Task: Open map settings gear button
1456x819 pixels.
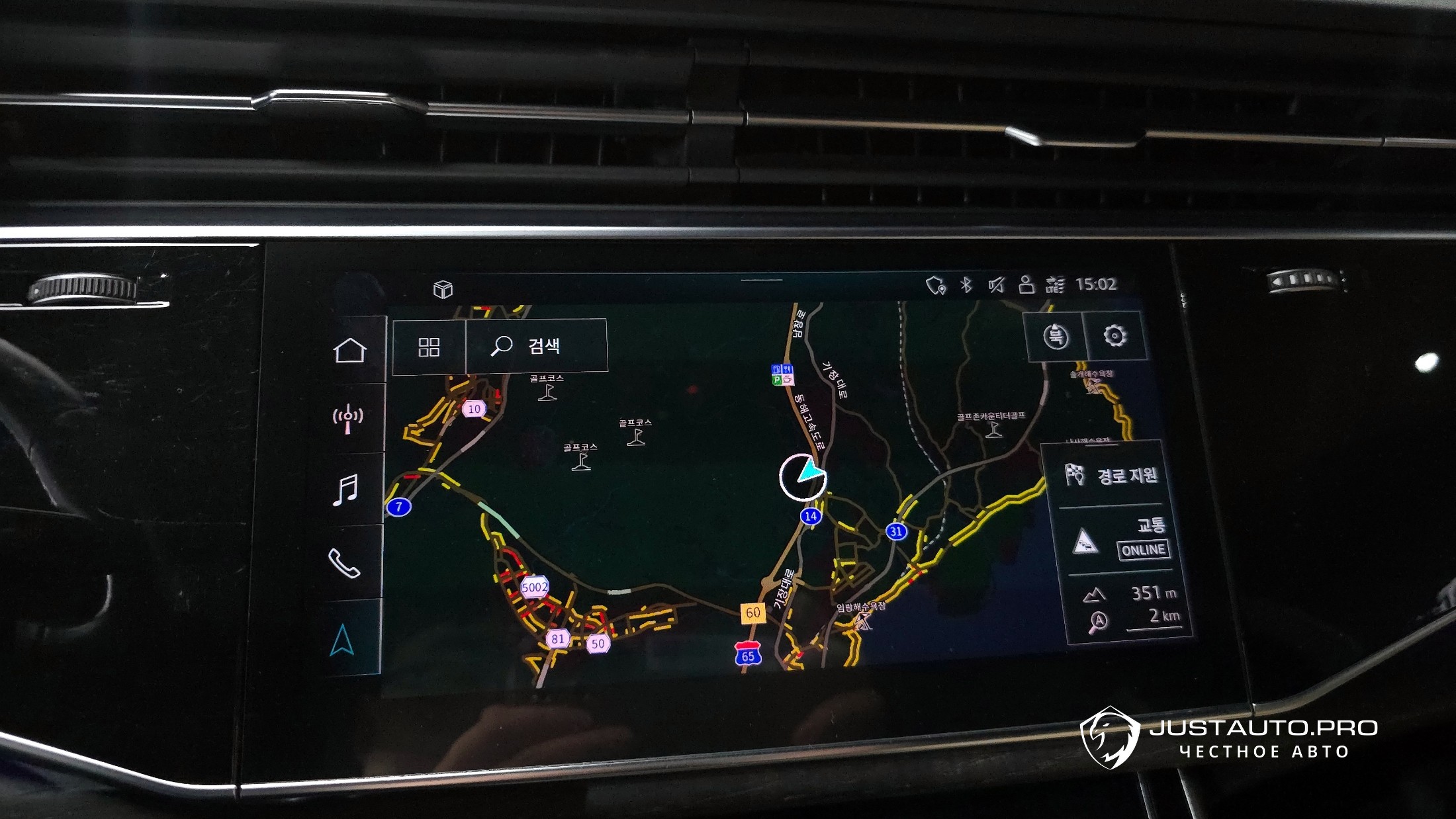Action: [1115, 336]
